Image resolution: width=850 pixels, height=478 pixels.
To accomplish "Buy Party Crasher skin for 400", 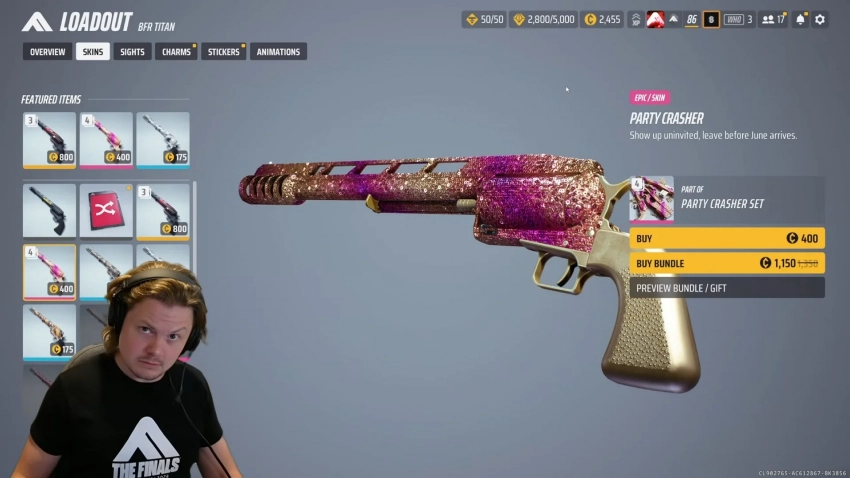I will pos(727,239).
